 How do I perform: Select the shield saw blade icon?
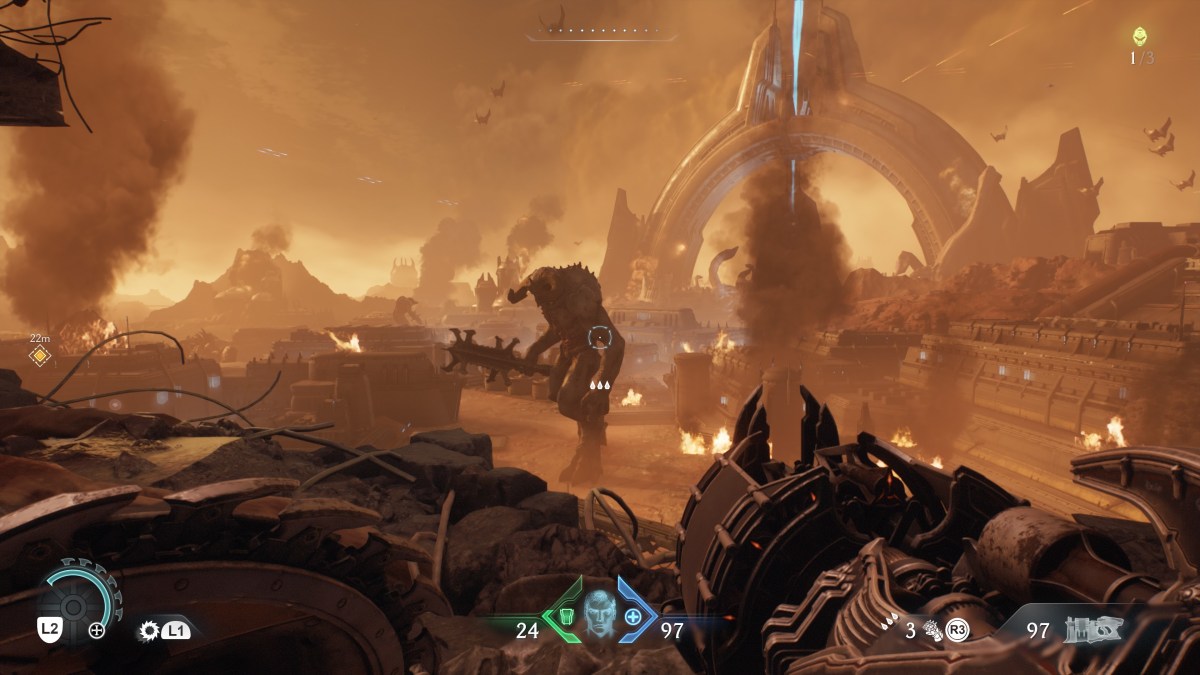[150, 631]
